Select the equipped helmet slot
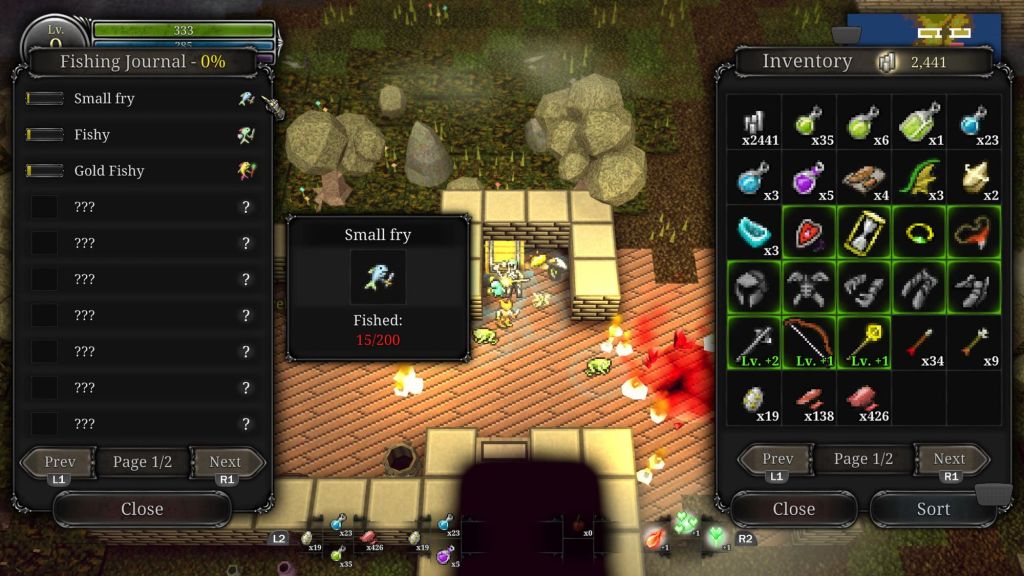Viewport: 1024px width, 576px height. click(x=753, y=288)
